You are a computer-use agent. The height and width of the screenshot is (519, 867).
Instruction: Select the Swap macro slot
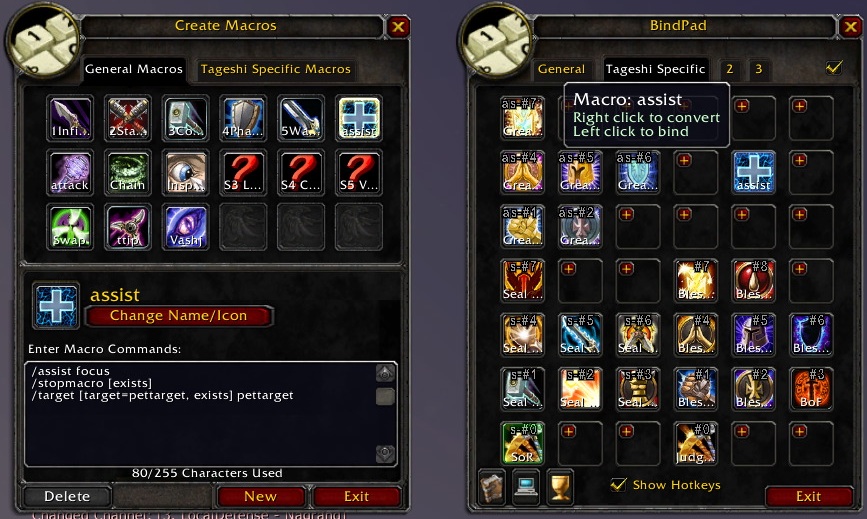point(70,225)
